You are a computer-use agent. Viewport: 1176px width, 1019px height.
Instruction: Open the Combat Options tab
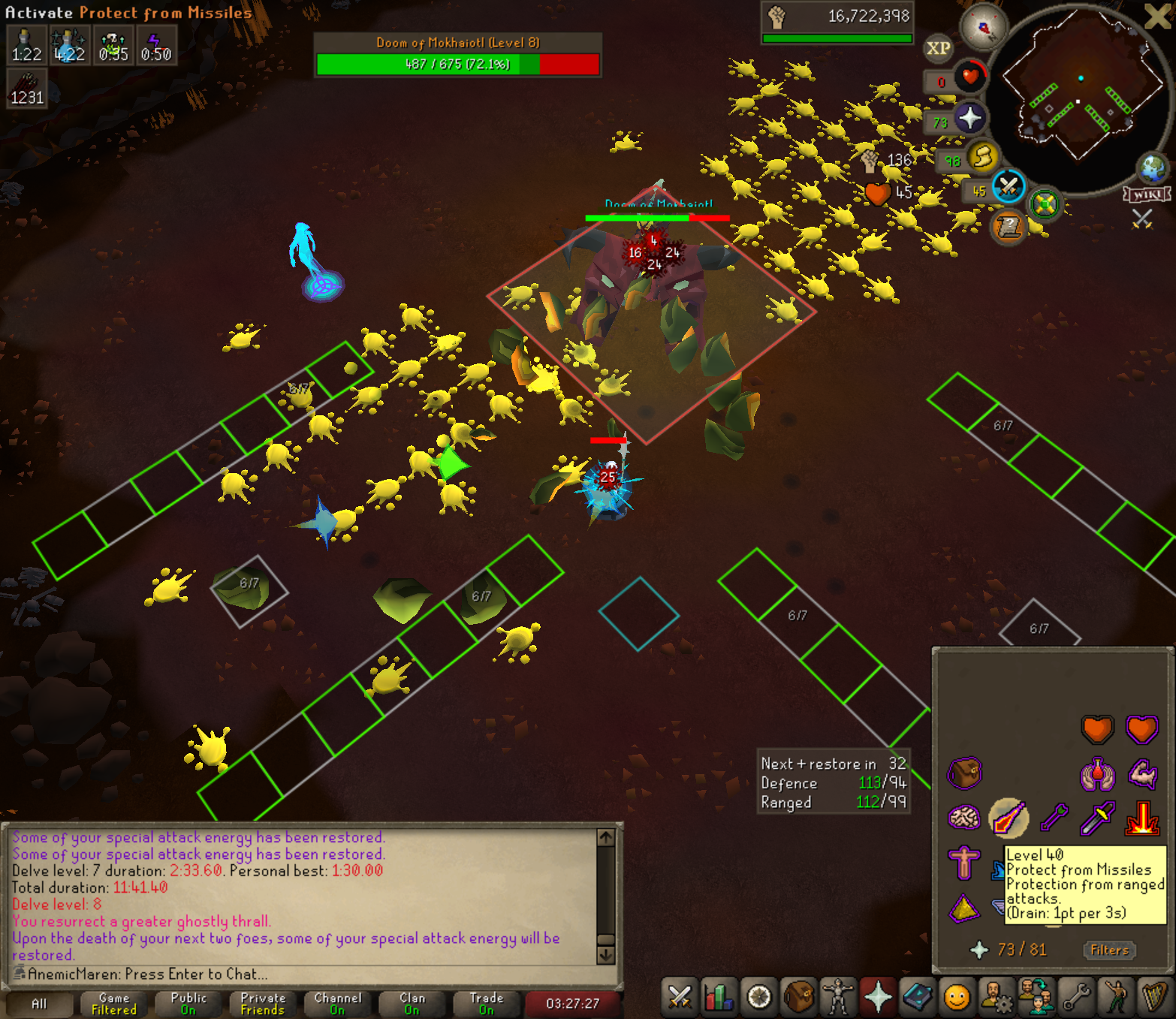[x=680, y=997]
